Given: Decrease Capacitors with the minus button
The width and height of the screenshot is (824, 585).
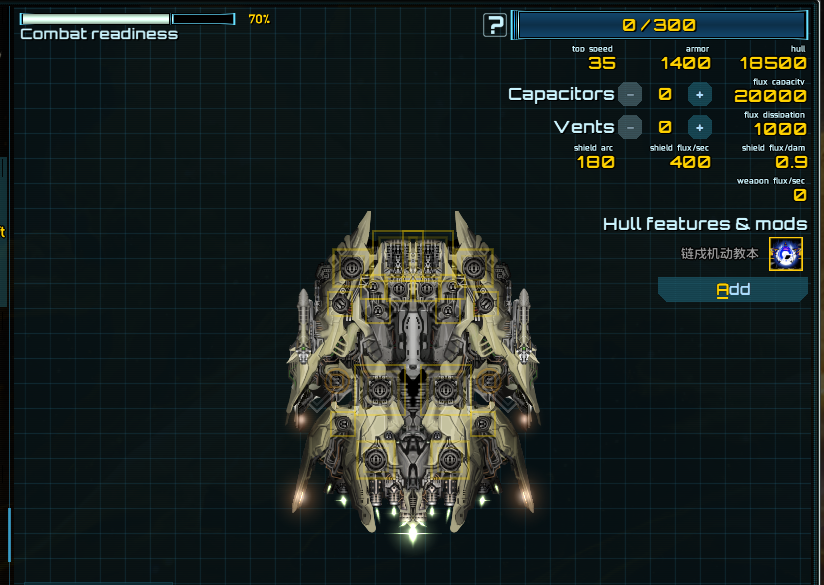Looking at the screenshot, I should [630, 95].
